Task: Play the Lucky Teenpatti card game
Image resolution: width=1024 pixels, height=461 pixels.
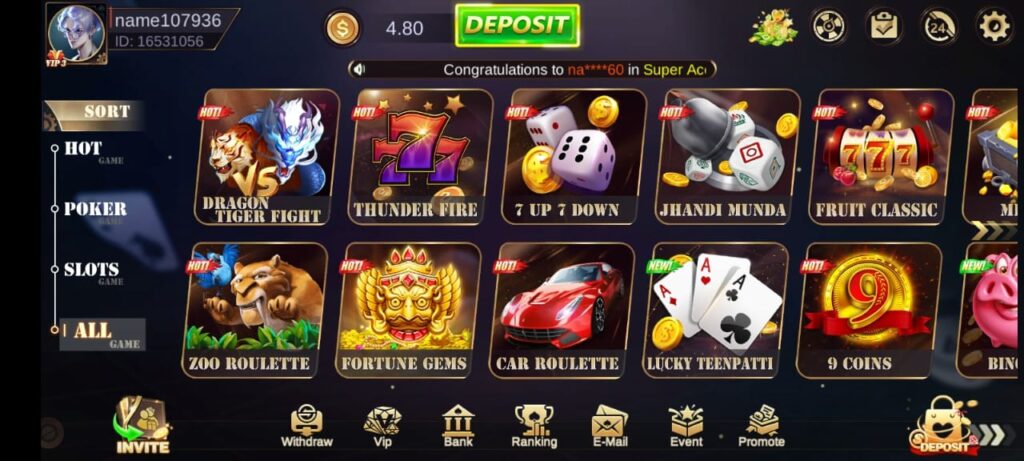Action: click(x=714, y=309)
